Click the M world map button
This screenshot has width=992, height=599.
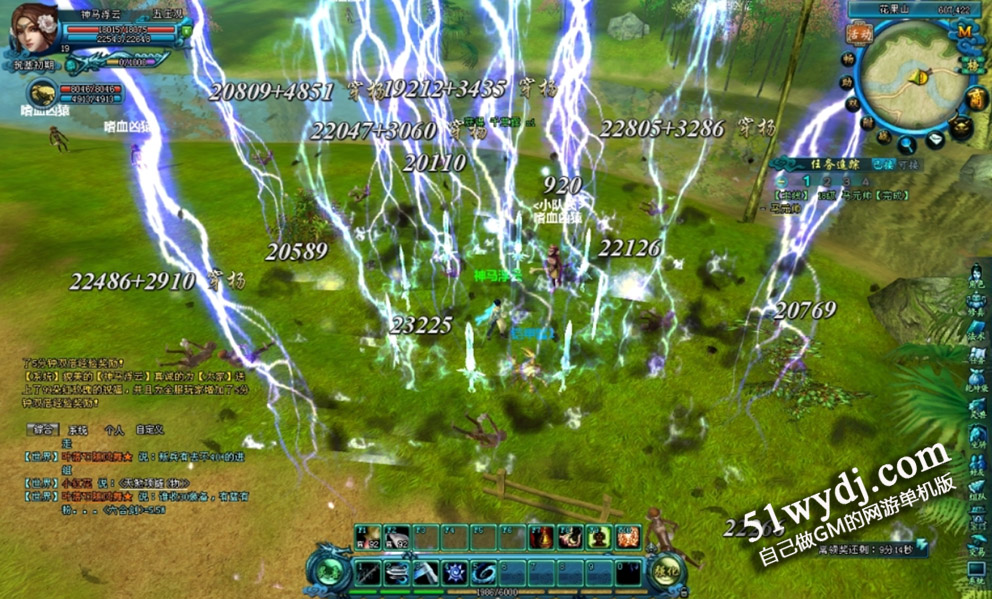965,31
